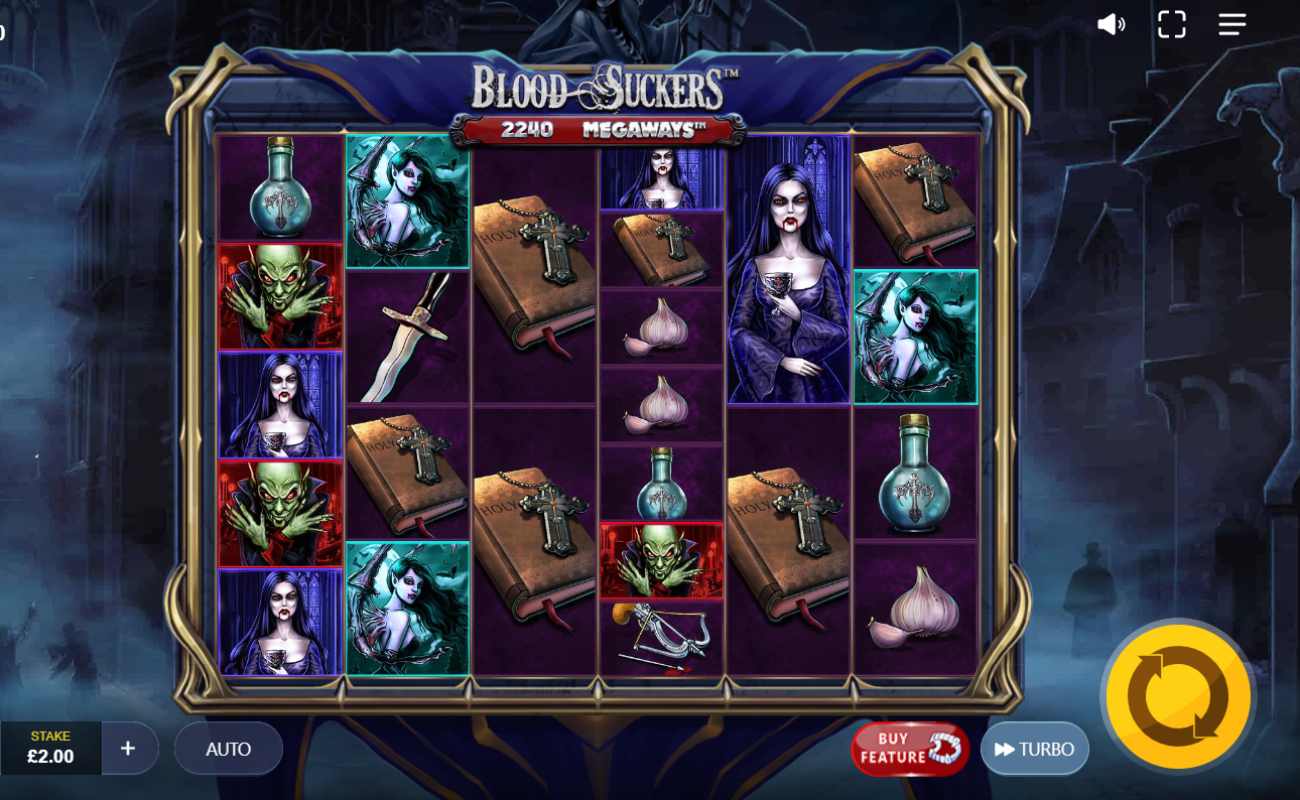Activate Turbo spin mode
Viewport: 1300px width, 800px height.
click(x=1035, y=748)
